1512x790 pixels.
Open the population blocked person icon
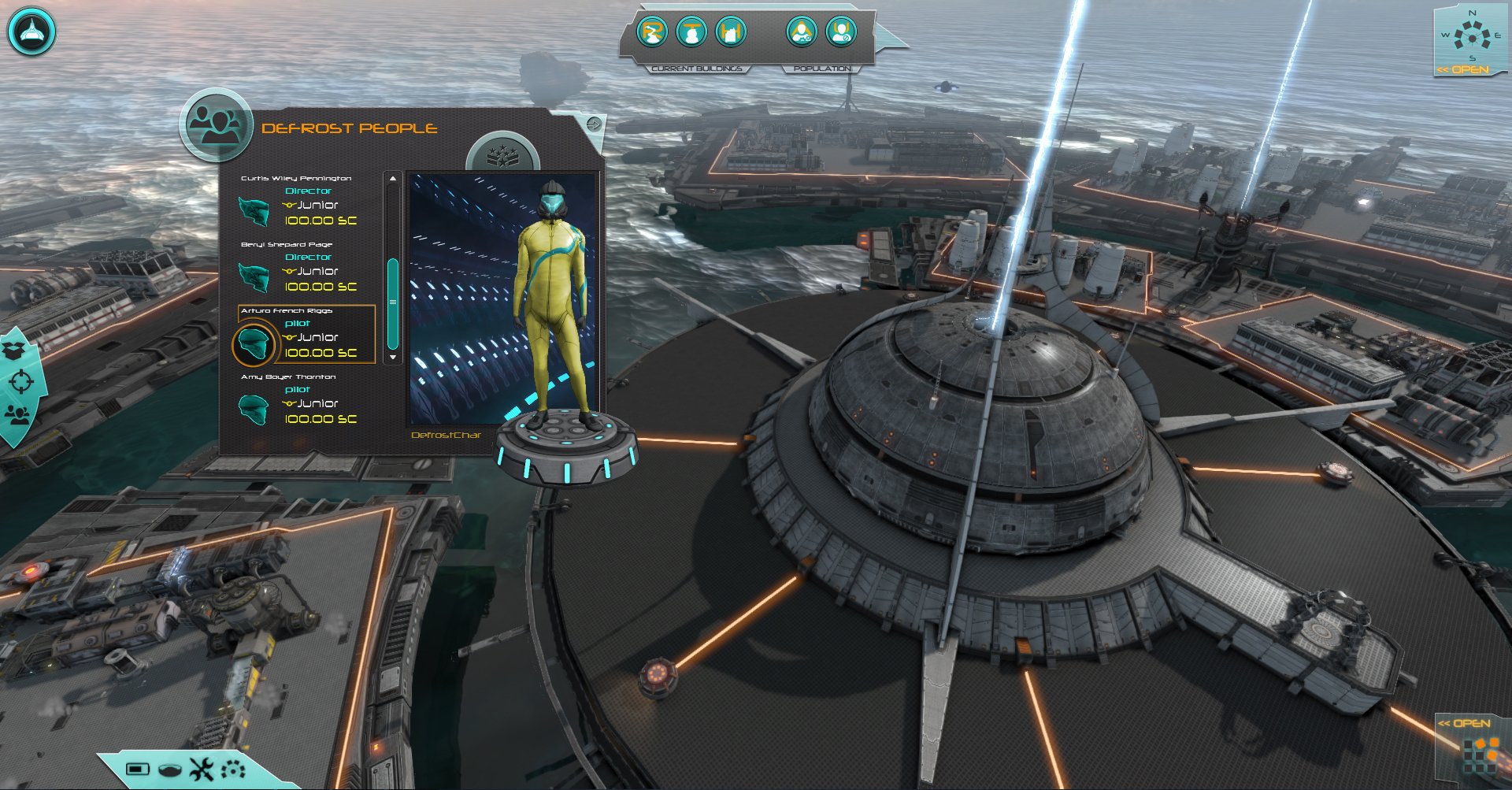pos(840,32)
